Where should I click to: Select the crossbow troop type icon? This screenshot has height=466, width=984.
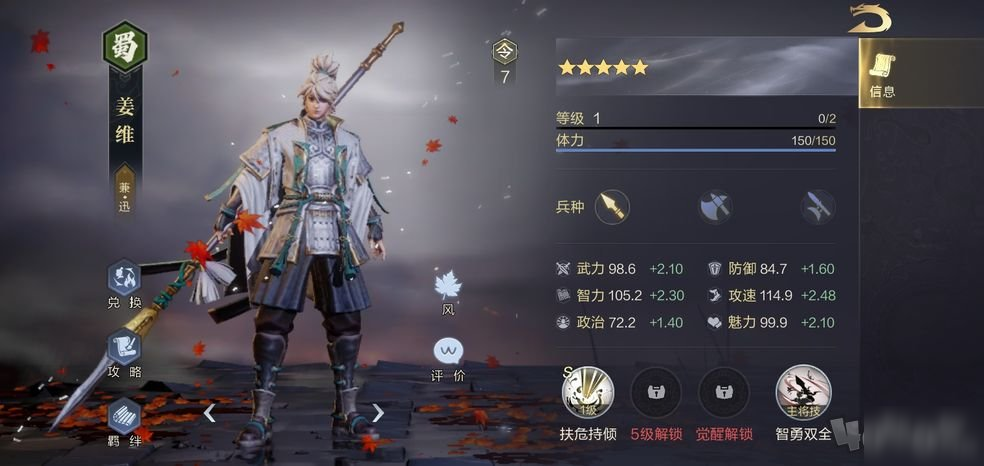[817, 207]
